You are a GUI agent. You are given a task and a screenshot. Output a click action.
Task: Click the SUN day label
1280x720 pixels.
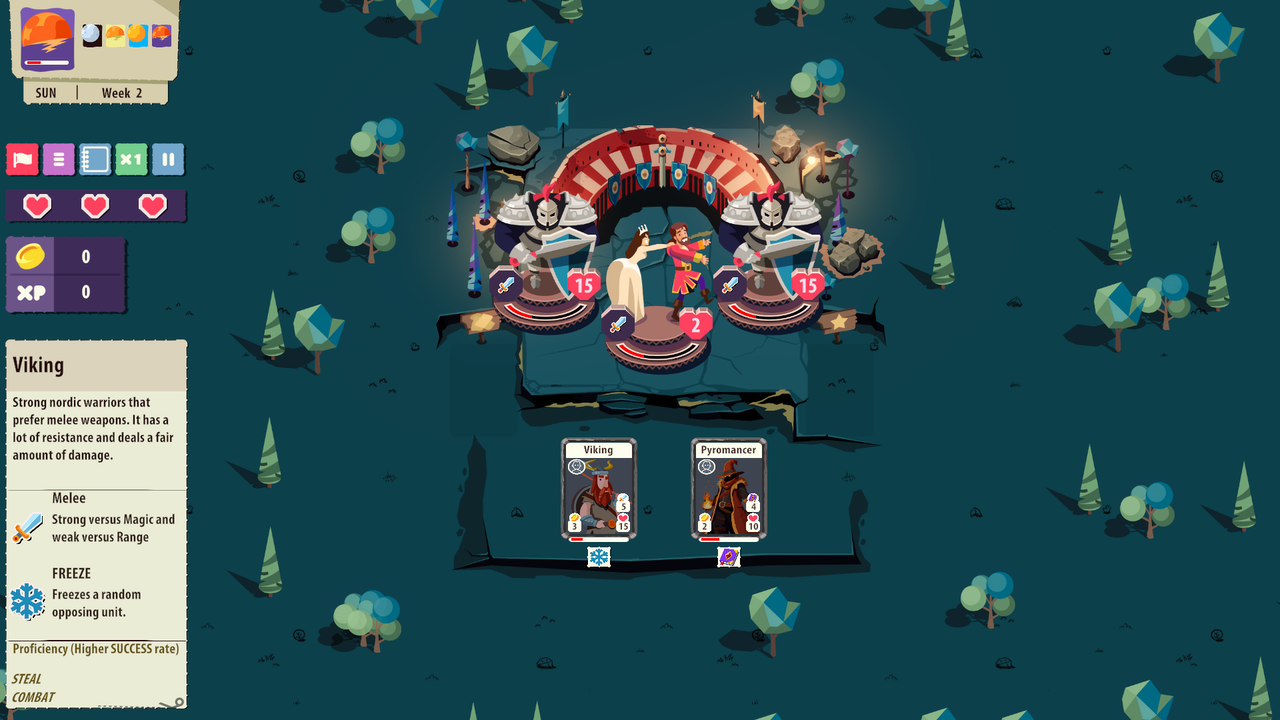point(45,92)
